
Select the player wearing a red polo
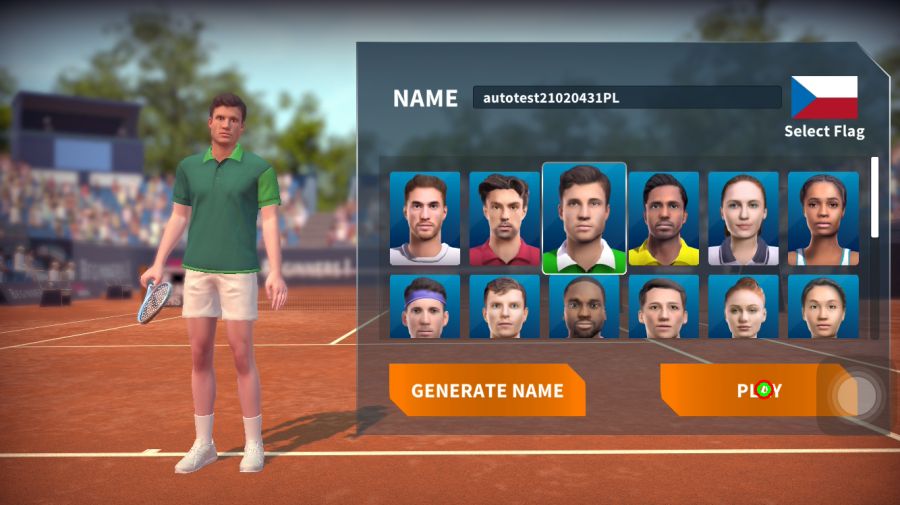504,219
